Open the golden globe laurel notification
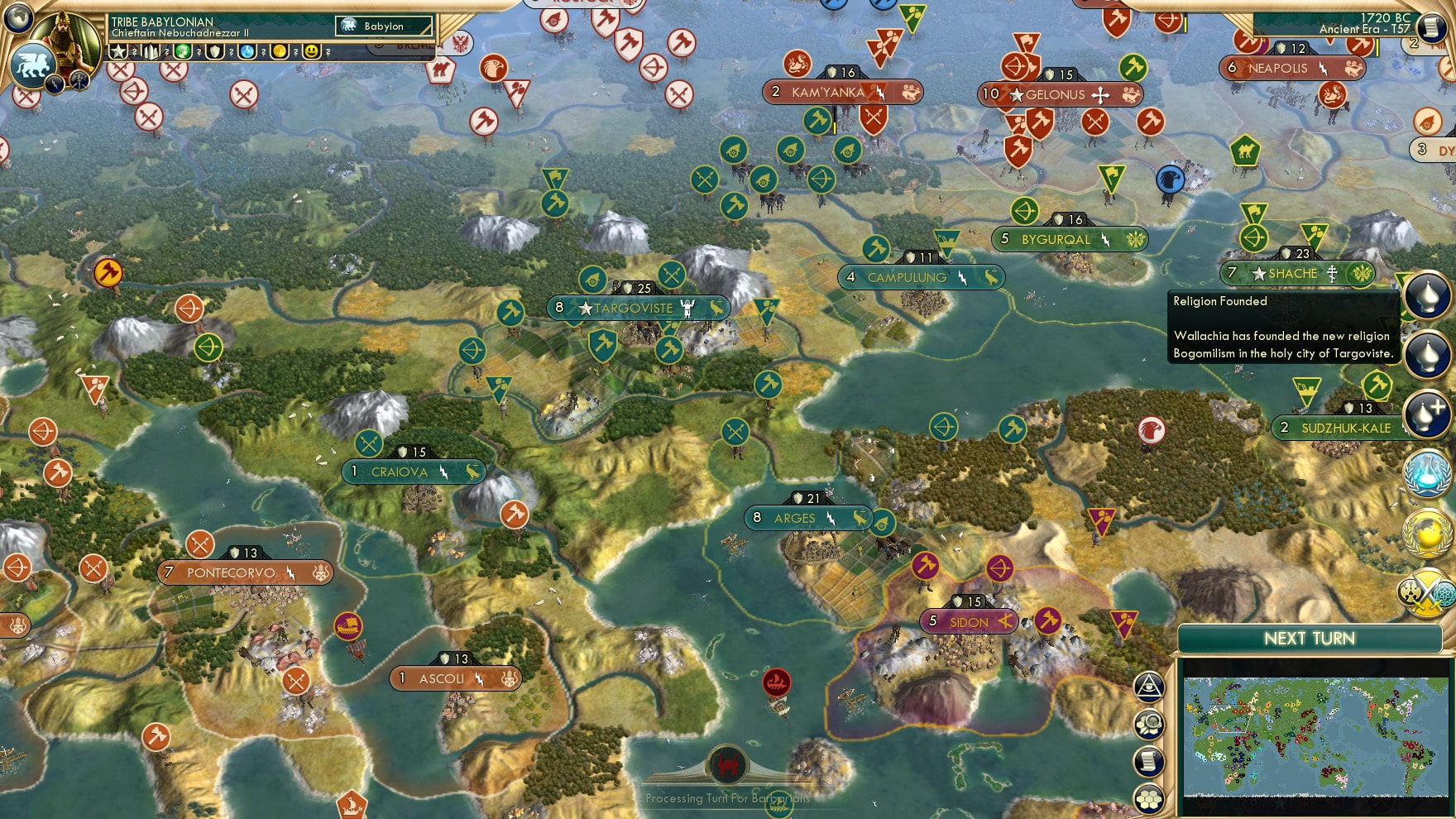This screenshot has width=1456, height=819. [x=1428, y=534]
